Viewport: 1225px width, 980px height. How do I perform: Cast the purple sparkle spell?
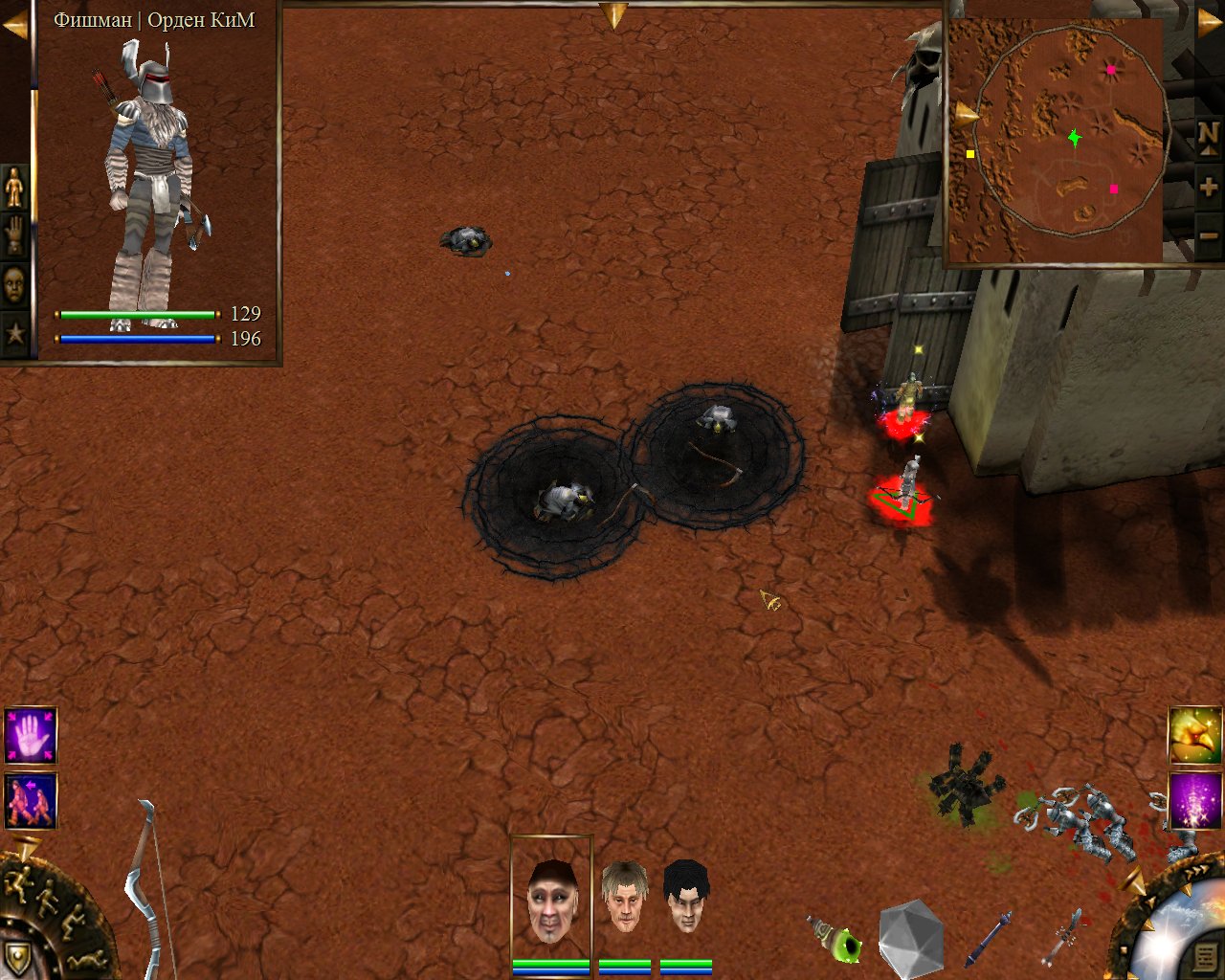pos(1195,801)
